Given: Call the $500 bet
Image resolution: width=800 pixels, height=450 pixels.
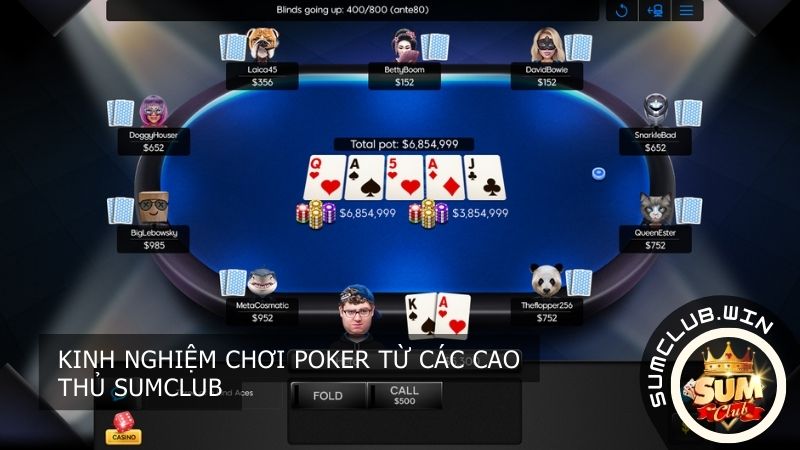Looking at the screenshot, I should (405, 396).
